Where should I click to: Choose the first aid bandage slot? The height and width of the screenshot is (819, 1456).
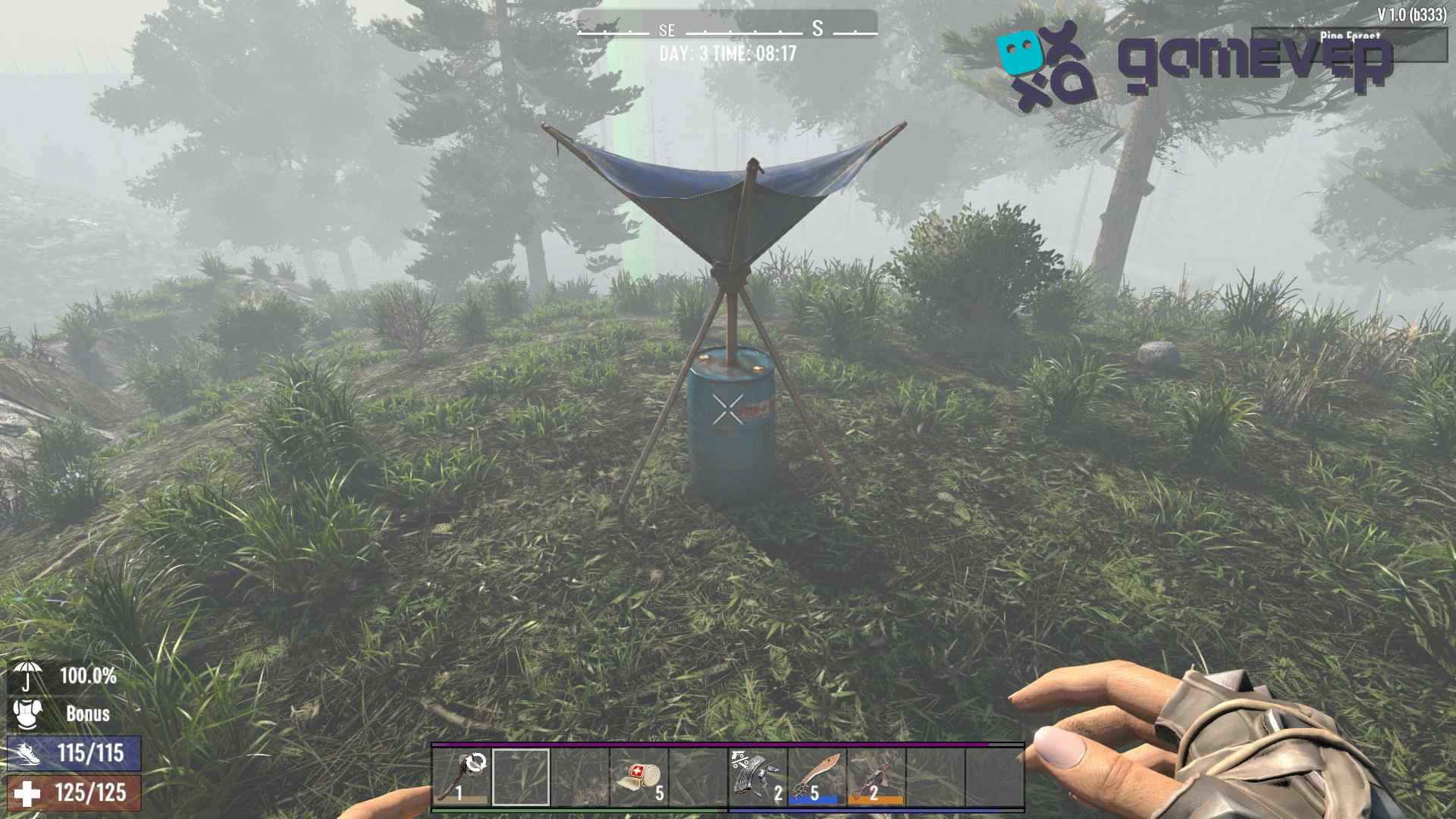[x=639, y=777]
